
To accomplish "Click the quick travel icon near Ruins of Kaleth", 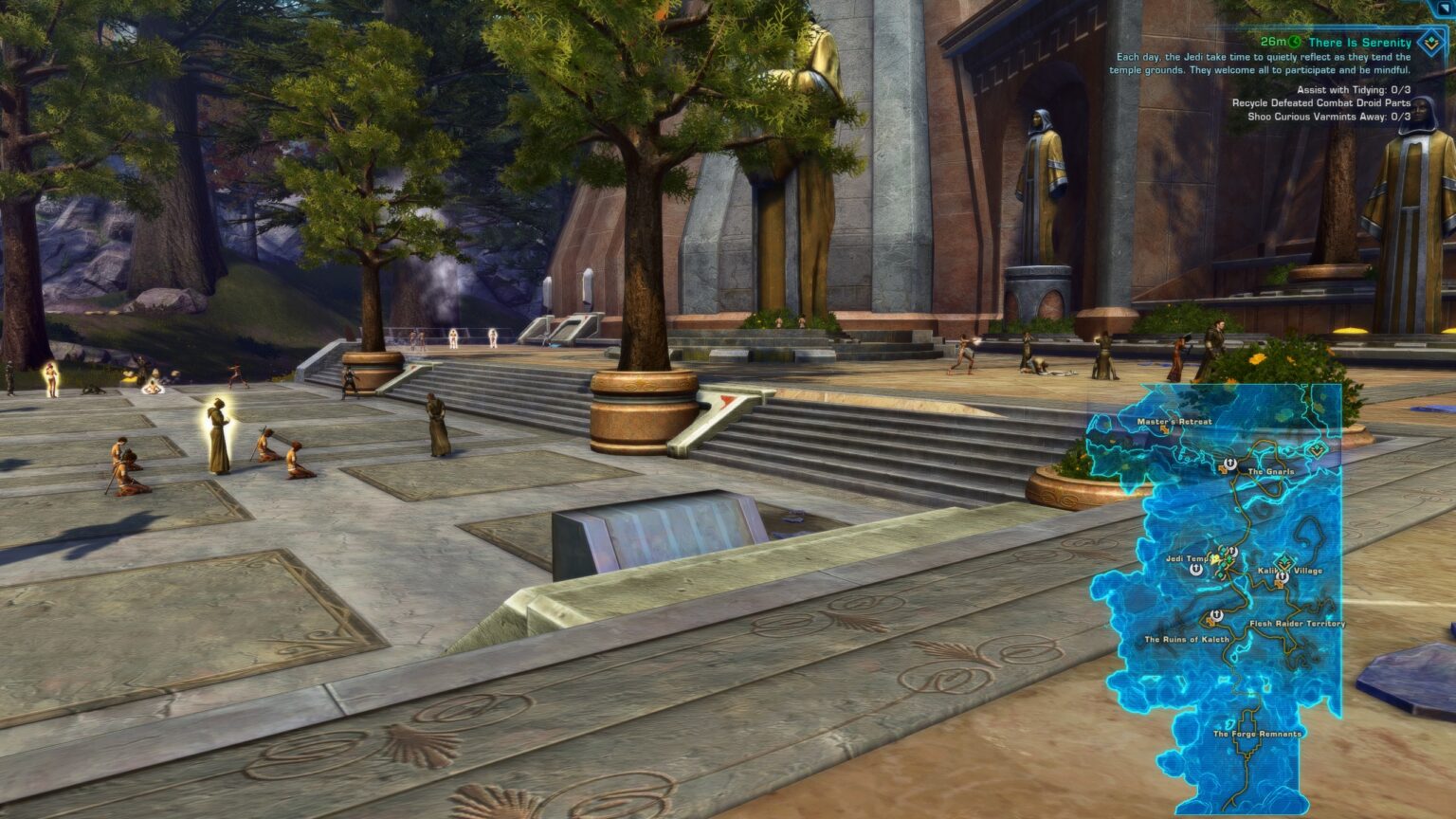I will (x=1215, y=614).
